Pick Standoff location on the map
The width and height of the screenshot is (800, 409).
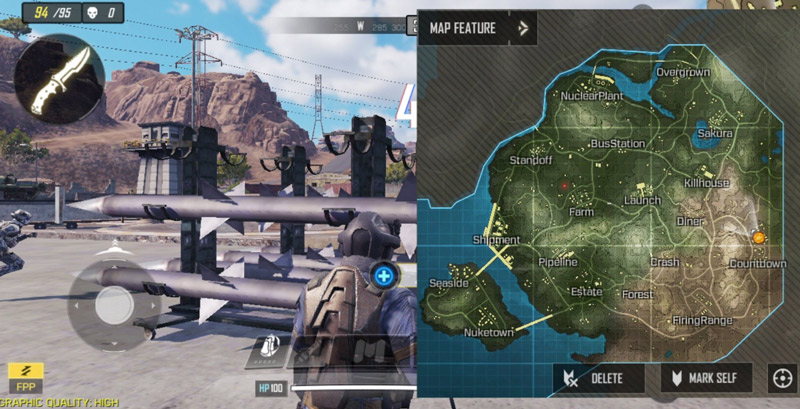530,160
